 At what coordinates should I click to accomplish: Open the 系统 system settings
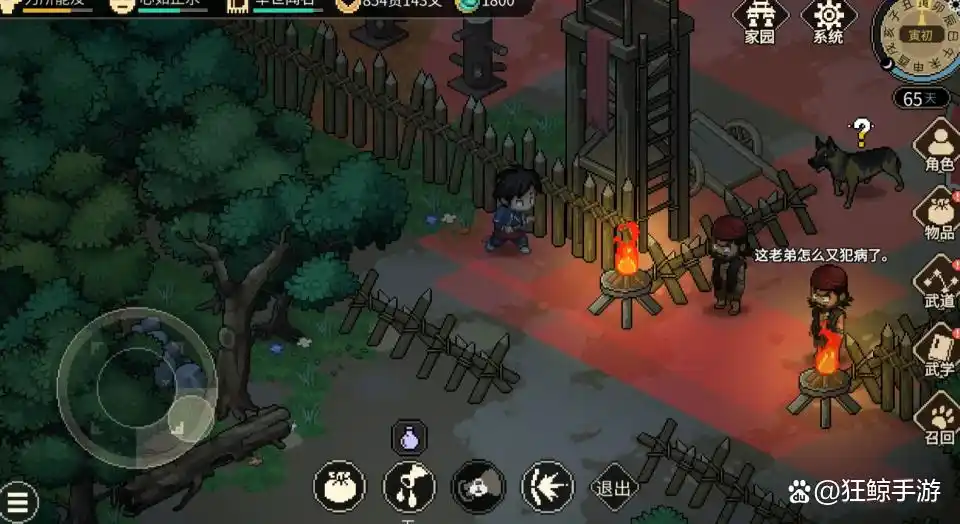point(828,20)
